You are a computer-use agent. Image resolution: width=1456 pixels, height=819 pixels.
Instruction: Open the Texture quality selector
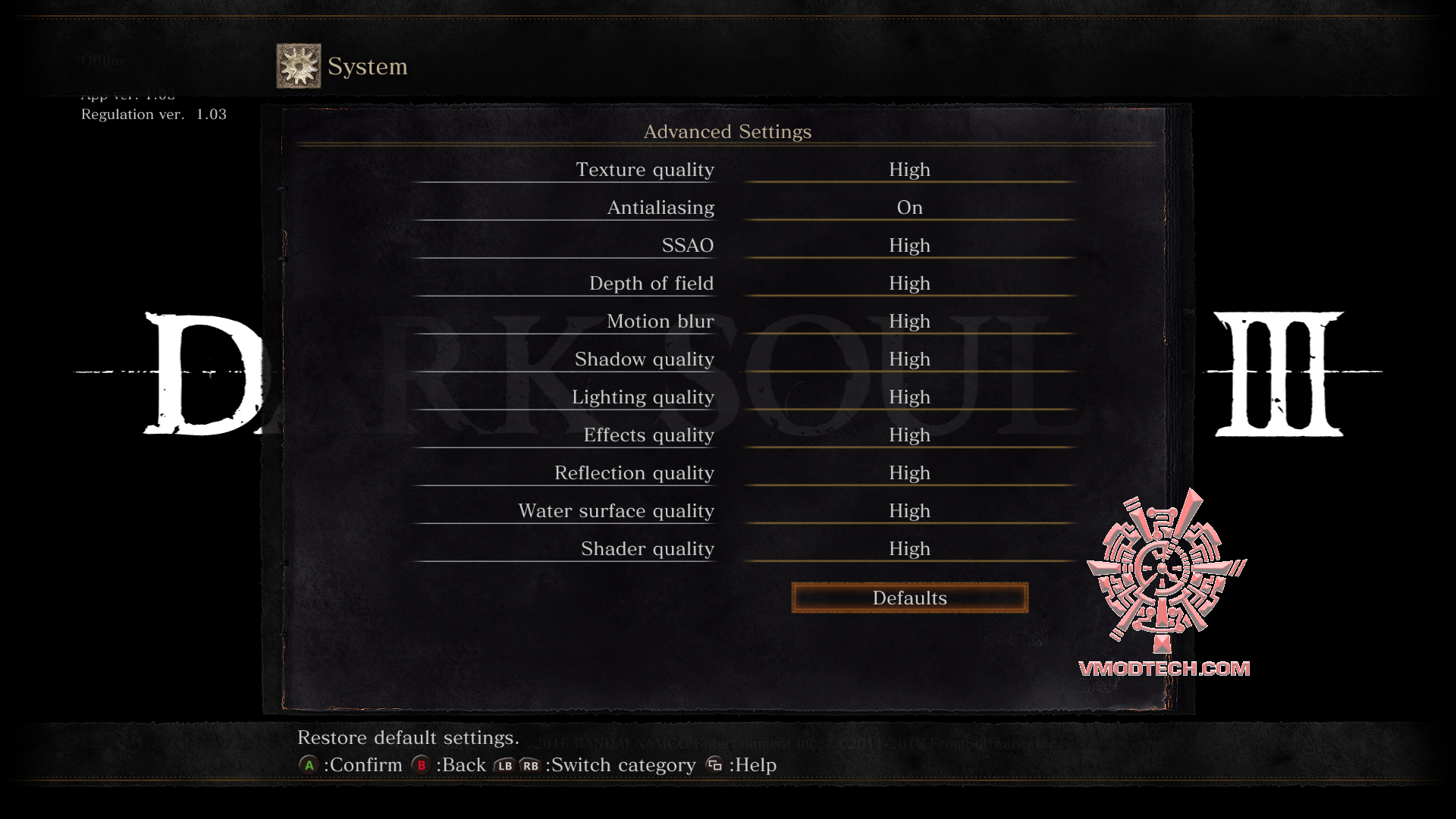909,169
